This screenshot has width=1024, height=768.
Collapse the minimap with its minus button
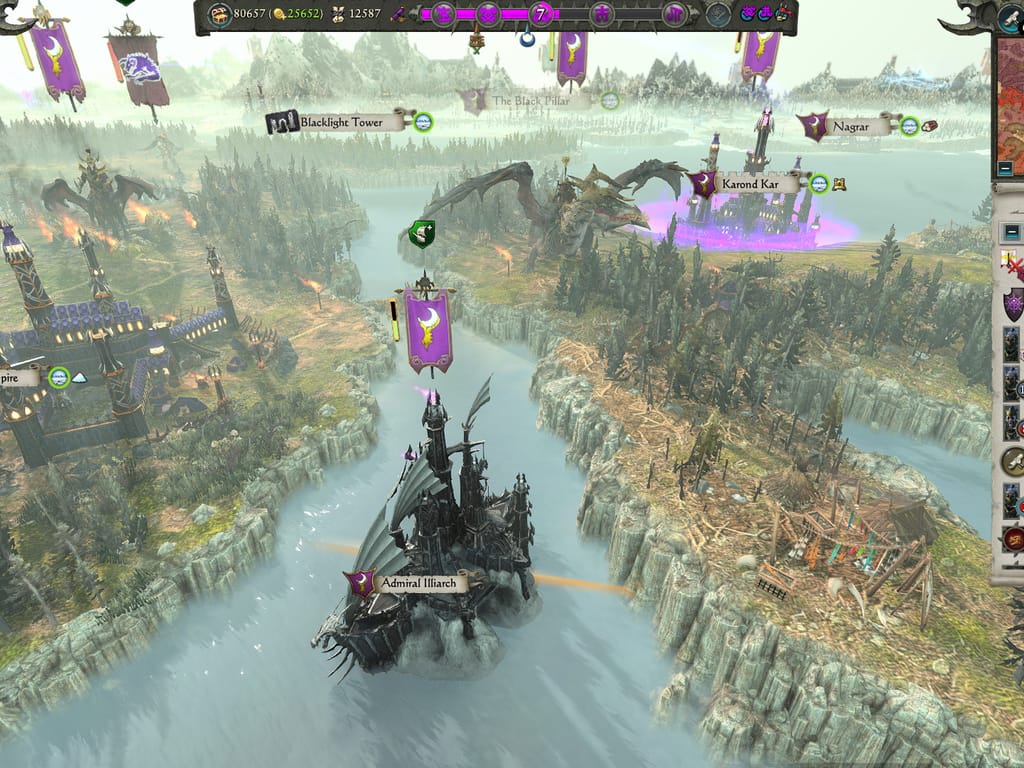tap(1006, 168)
